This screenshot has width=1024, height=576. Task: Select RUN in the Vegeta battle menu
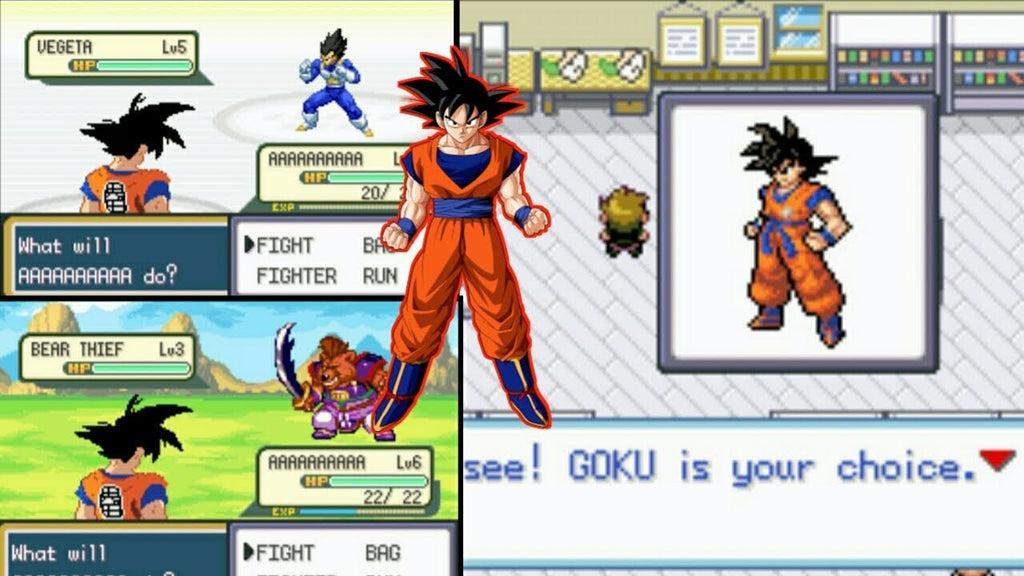tap(380, 275)
